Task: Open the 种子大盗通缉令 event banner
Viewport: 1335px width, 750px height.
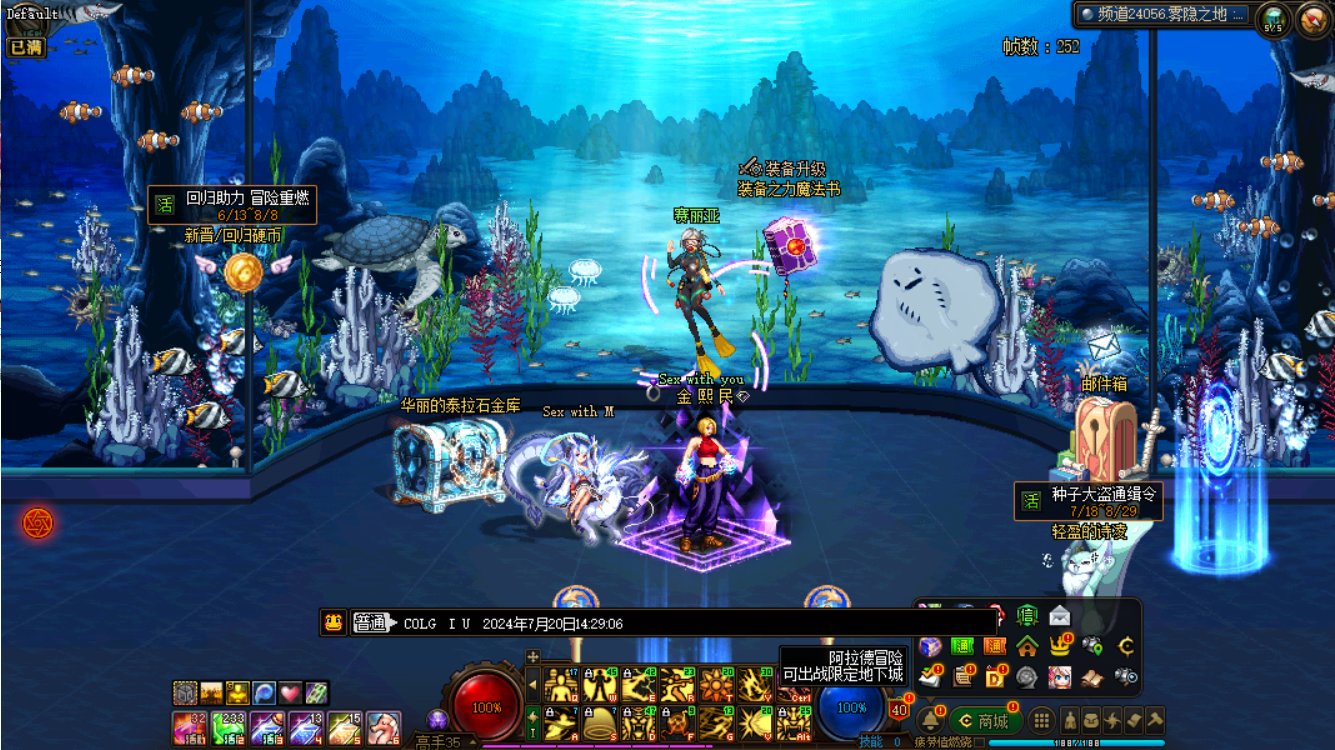Action: 1089,501
